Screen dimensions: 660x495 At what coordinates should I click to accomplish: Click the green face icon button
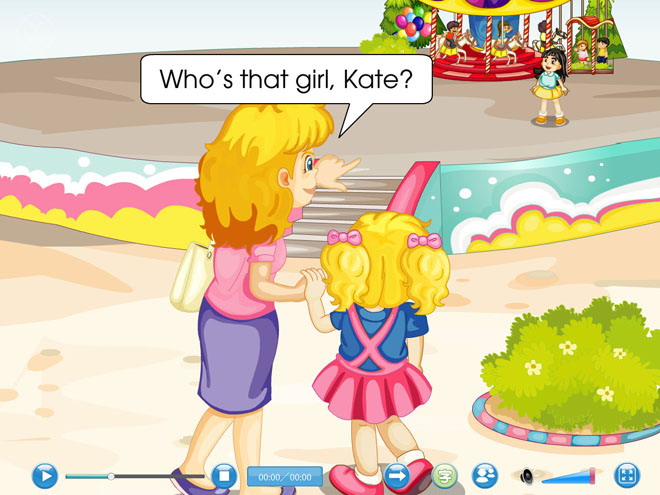point(445,476)
